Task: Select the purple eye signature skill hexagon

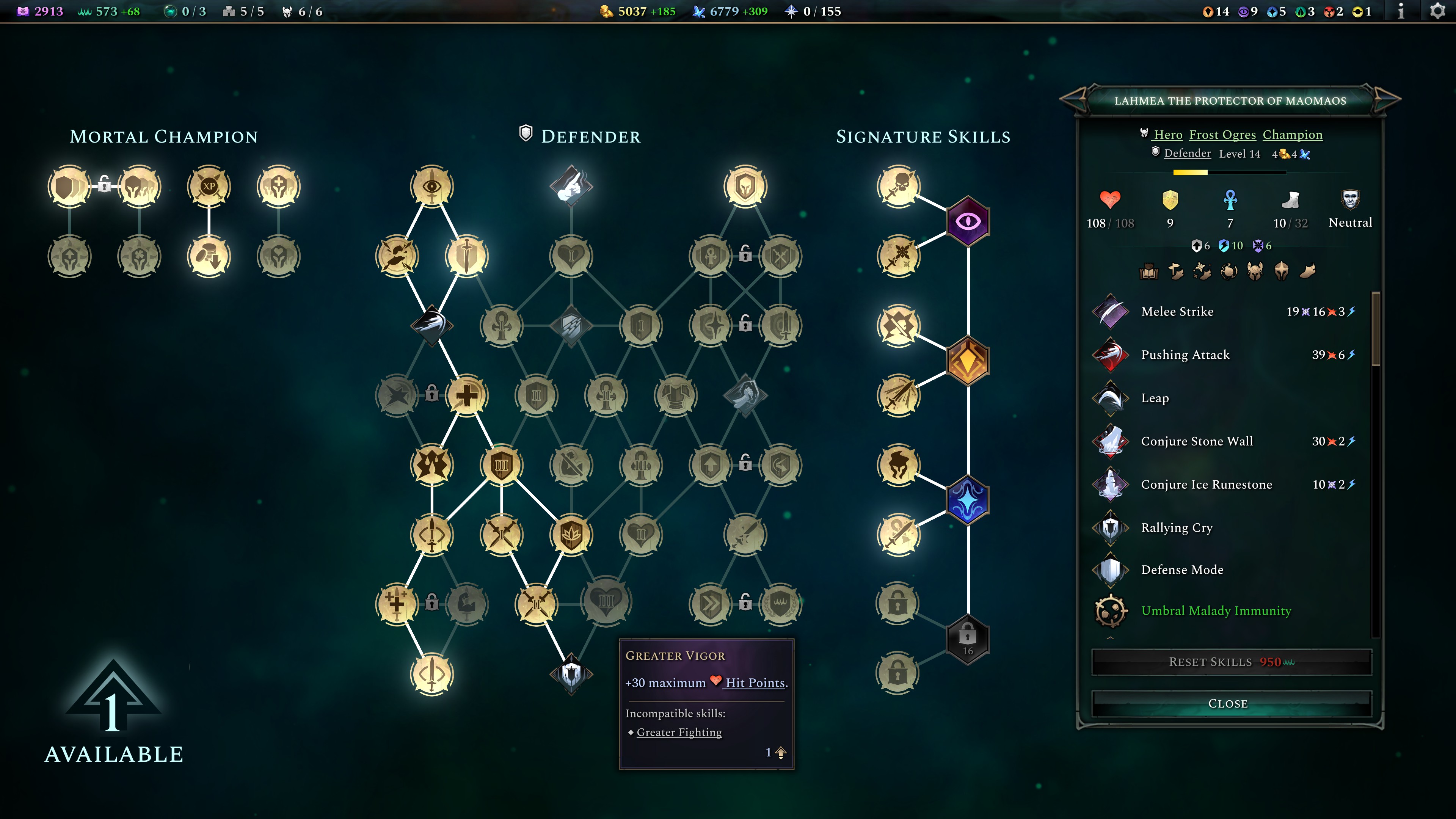Action: point(969,221)
